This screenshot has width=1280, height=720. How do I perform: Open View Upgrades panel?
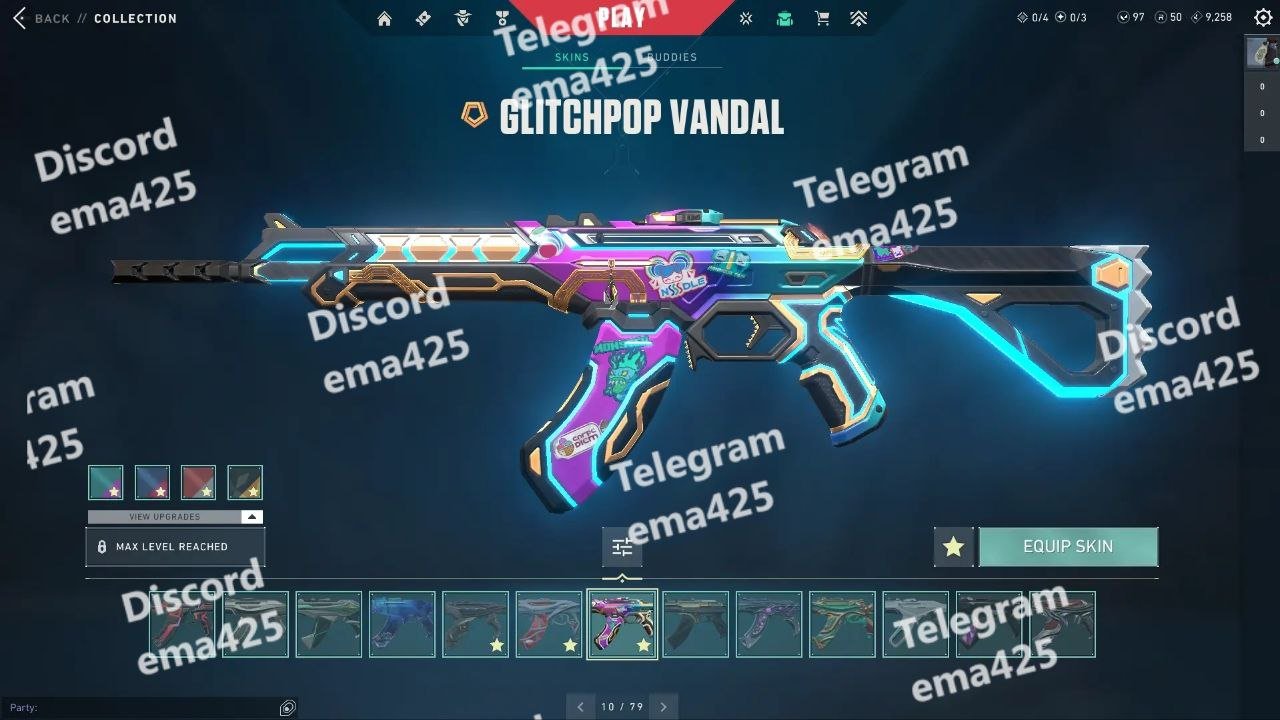pos(175,517)
